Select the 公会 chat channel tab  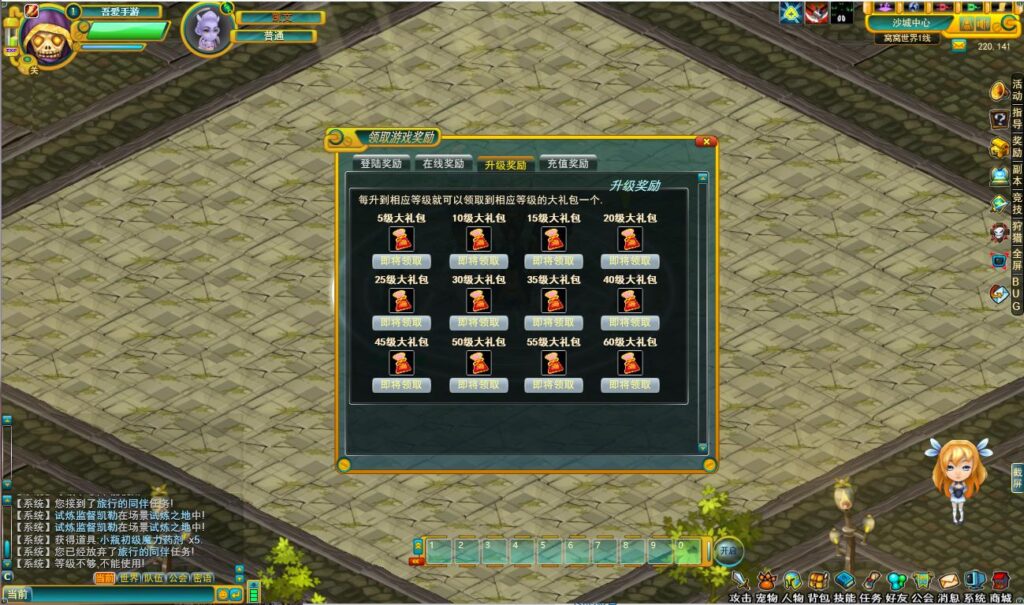[178, 578]
